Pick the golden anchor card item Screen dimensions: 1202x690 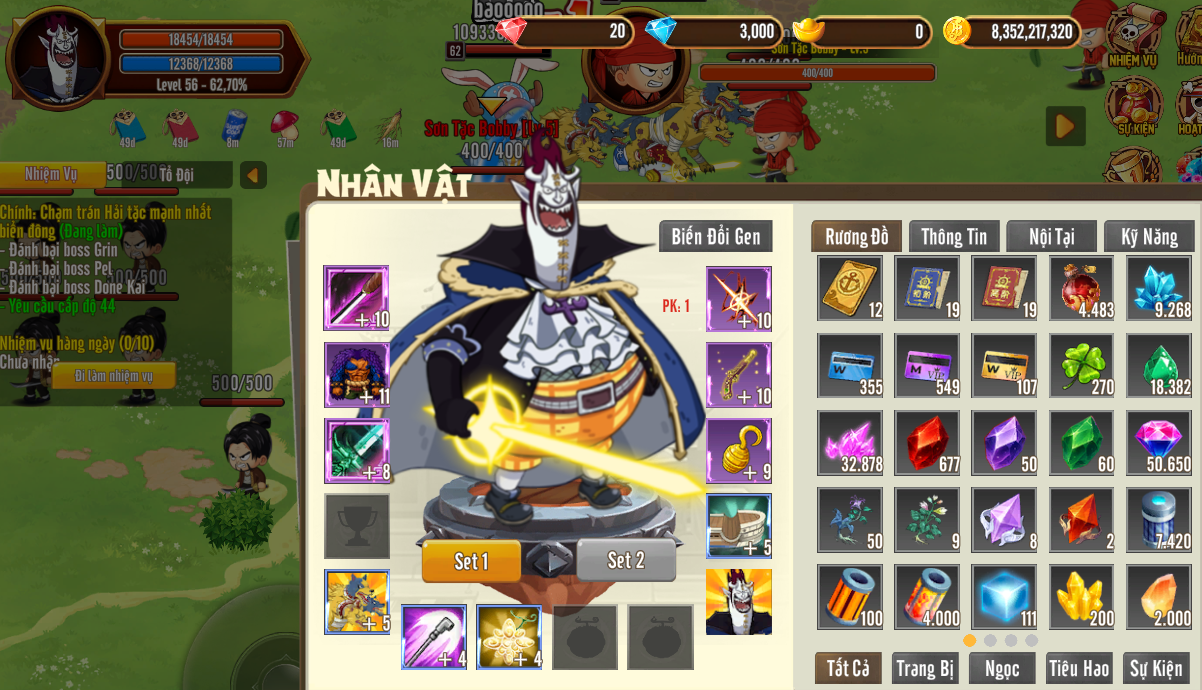pyautogui.click(x=849, y=288)
